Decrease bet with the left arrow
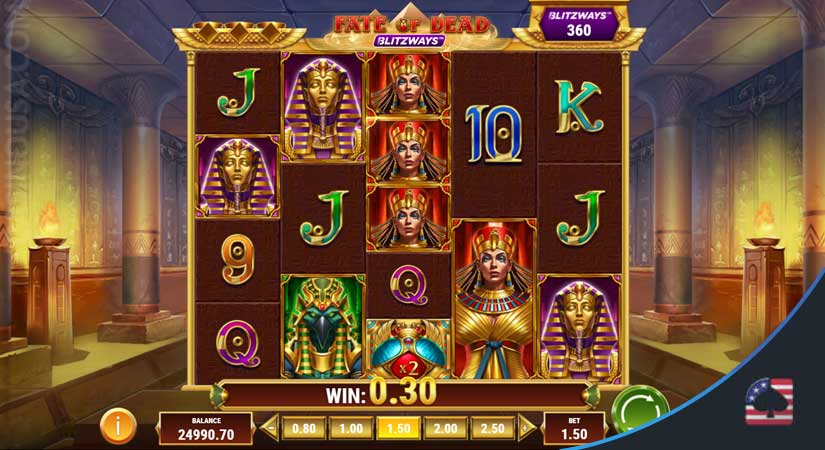This screenshot has height=450, width=825. [270, 429]
